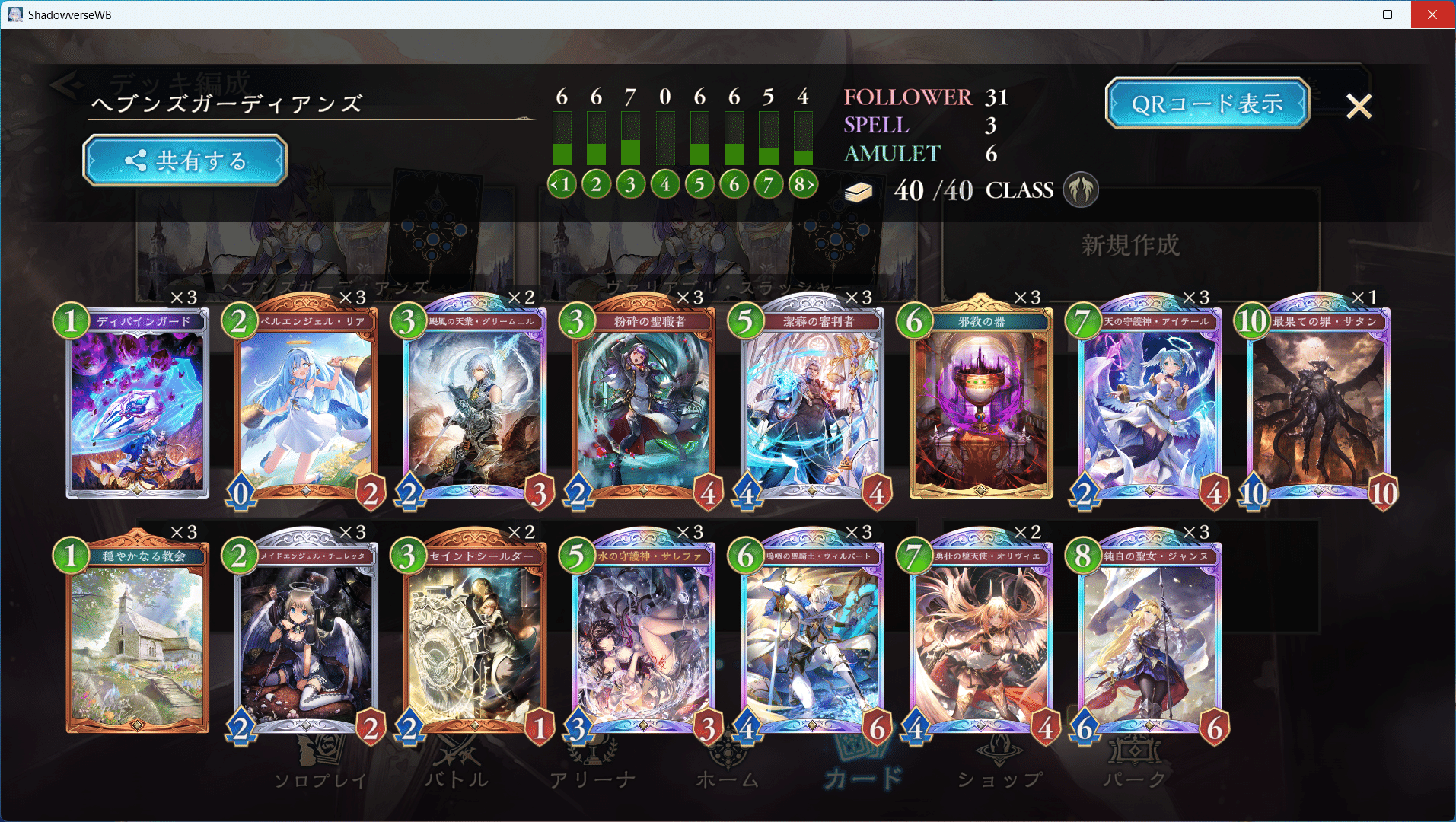This screenshot has width=1456, height=822.
Task: Click the Haven class emblem next to CLASS
Action: [x=1082, y=190]
